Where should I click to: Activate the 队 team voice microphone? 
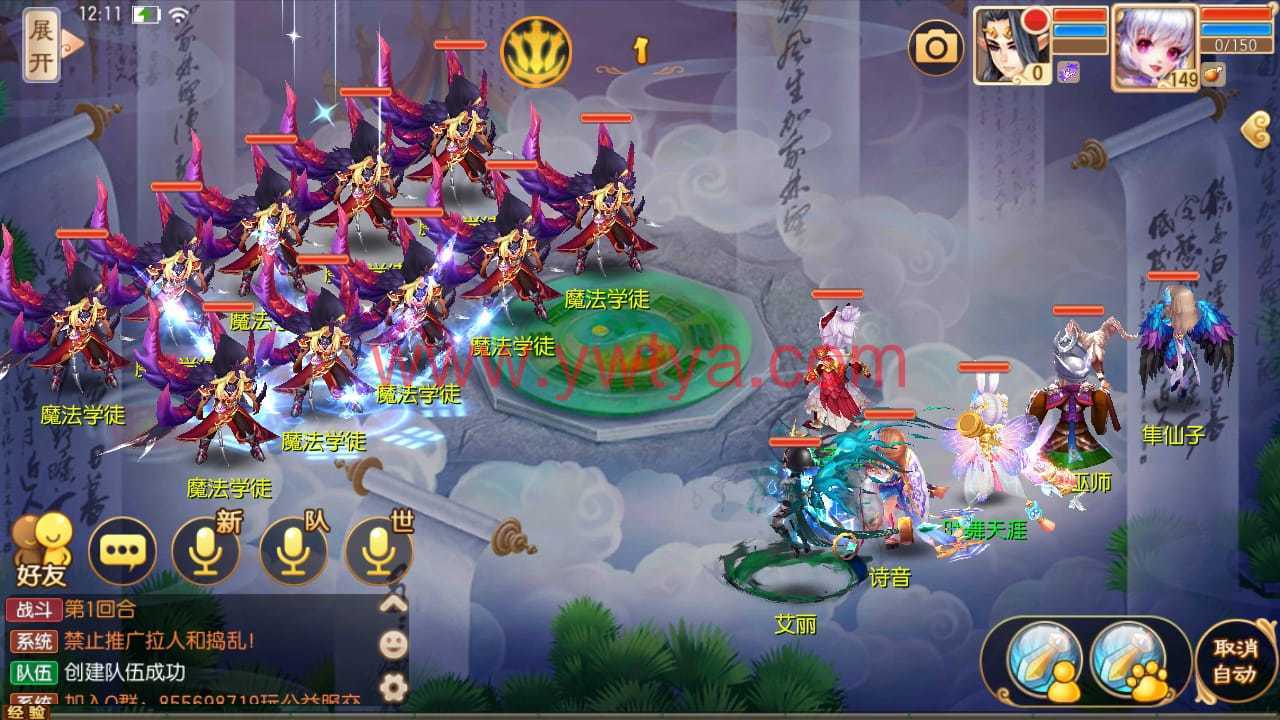pos(292,549)
